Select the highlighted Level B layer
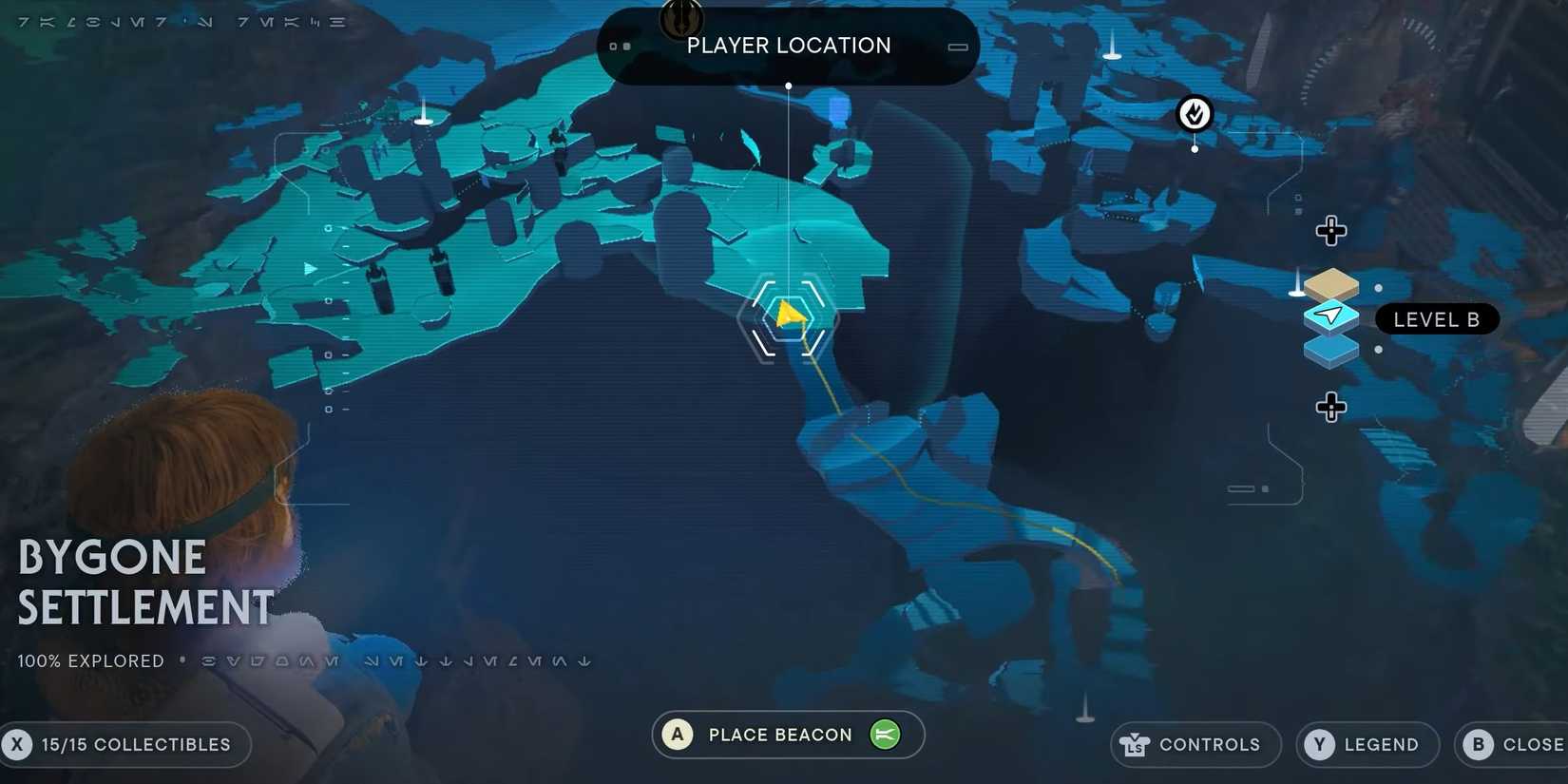Viewport: 1568px width, 784px height. click(x=1330, y=316)
